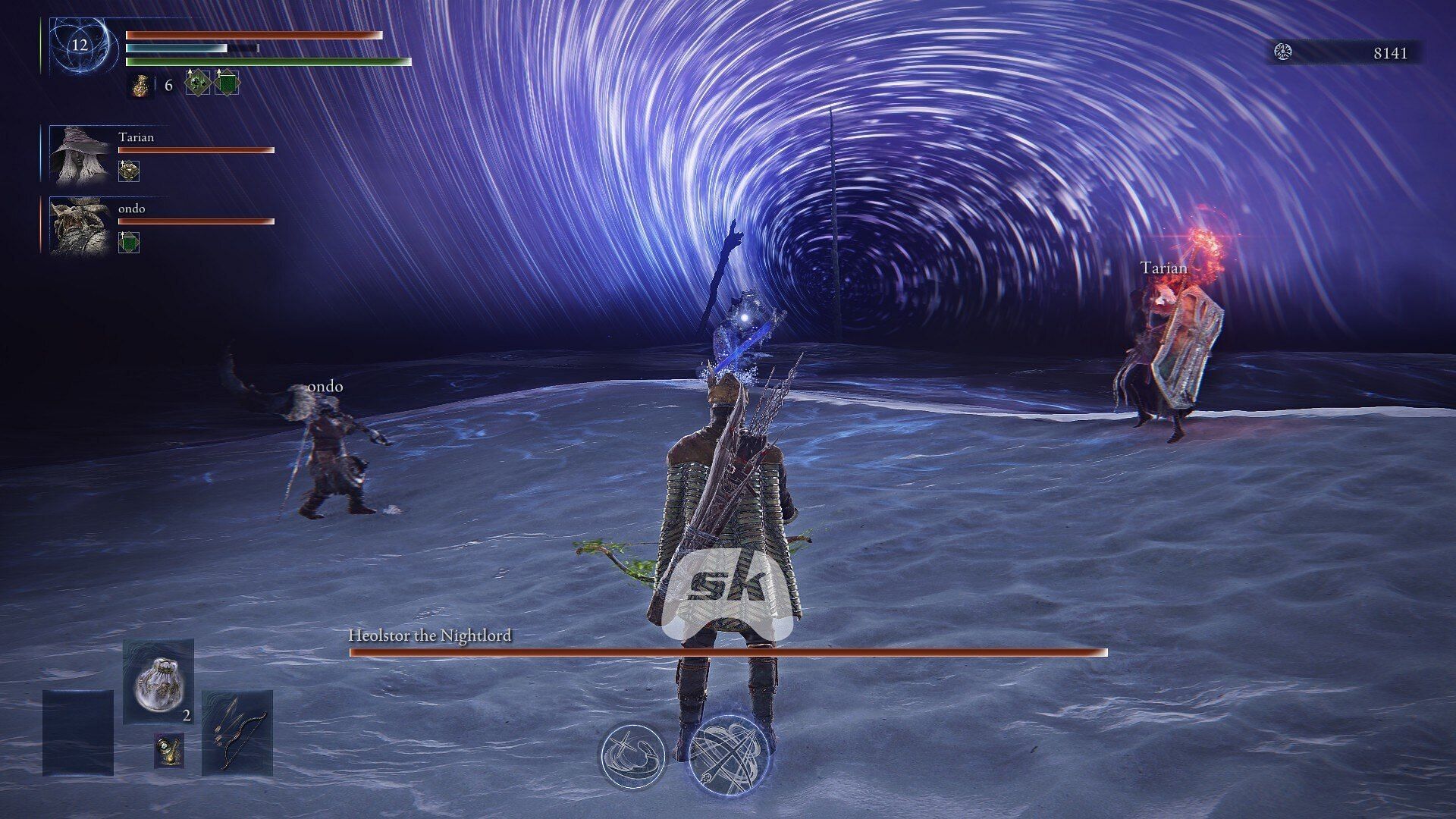Click the buff icon under Tarian's health bar
1456x819 pixels.
pos(129,171)
